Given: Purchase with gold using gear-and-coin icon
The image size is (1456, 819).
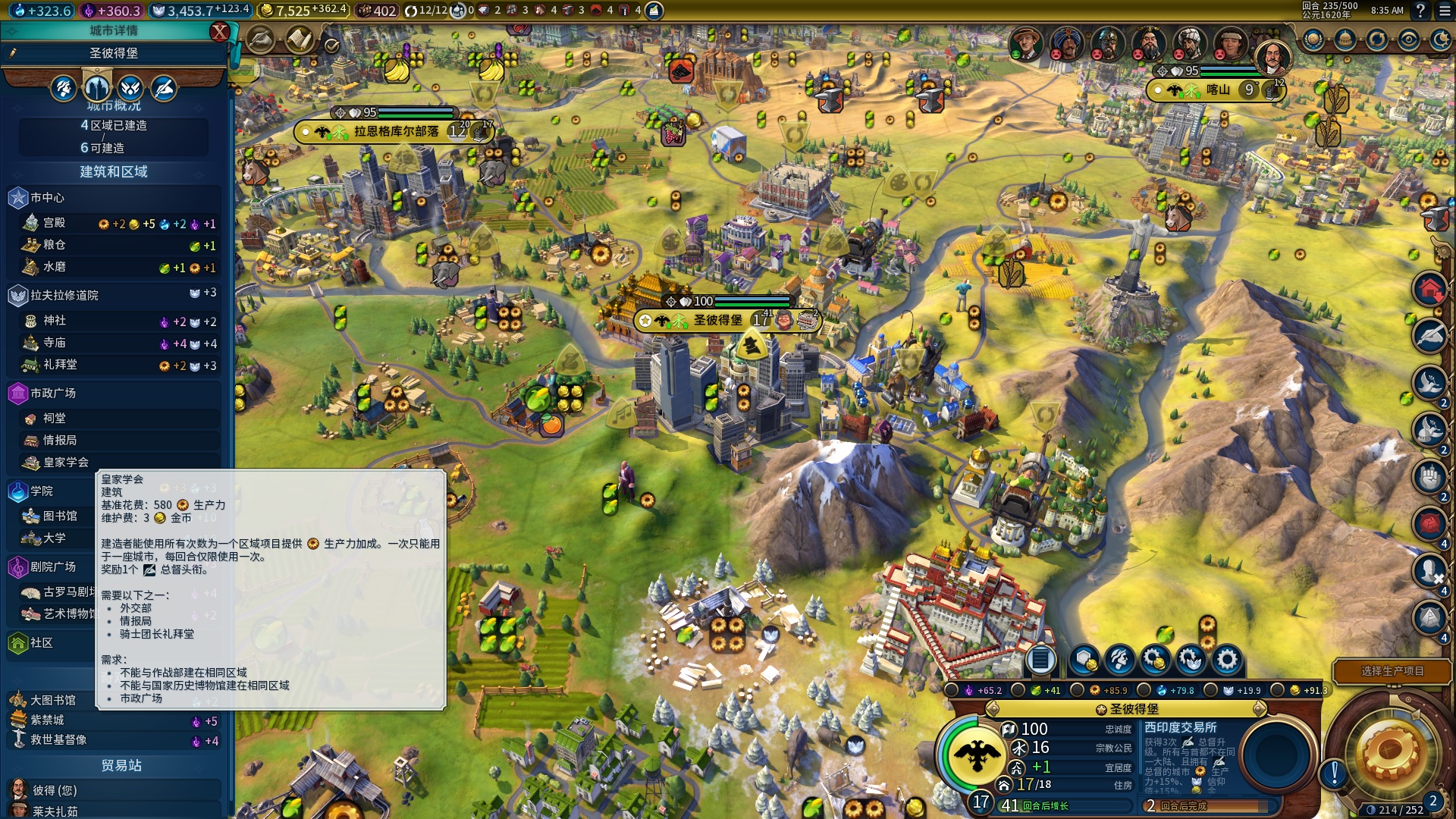Looking at the screenshot, I should [x=1155, y=660].
